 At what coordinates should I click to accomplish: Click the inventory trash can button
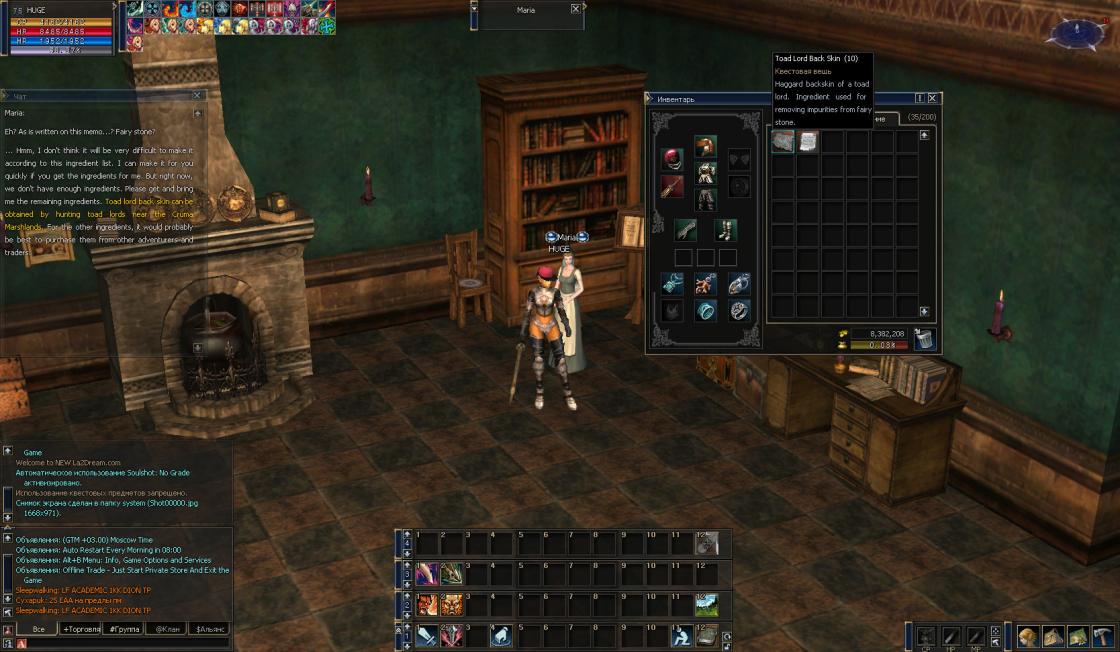click(x=924, y=339)
